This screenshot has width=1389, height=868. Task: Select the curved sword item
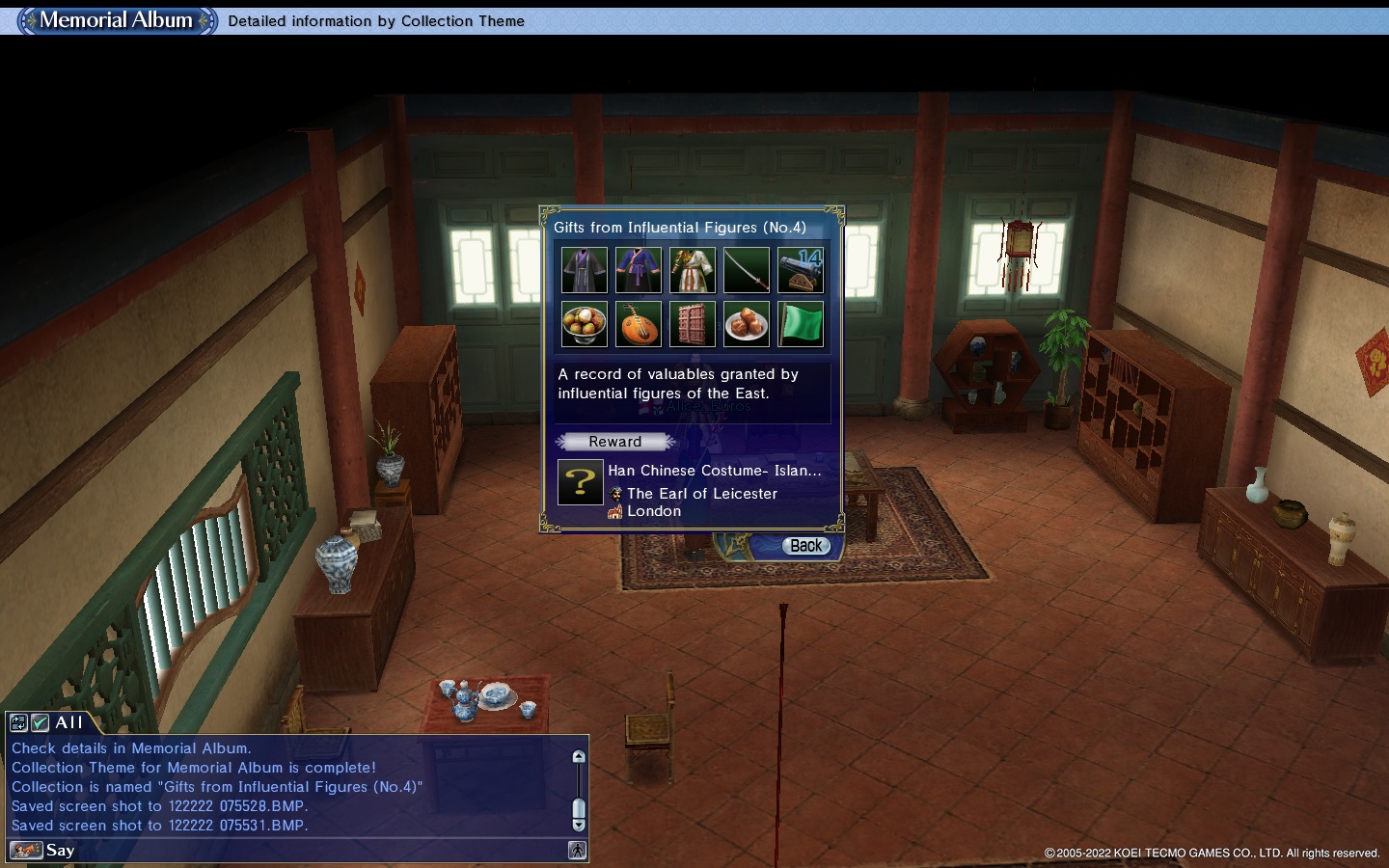point(747,270)
